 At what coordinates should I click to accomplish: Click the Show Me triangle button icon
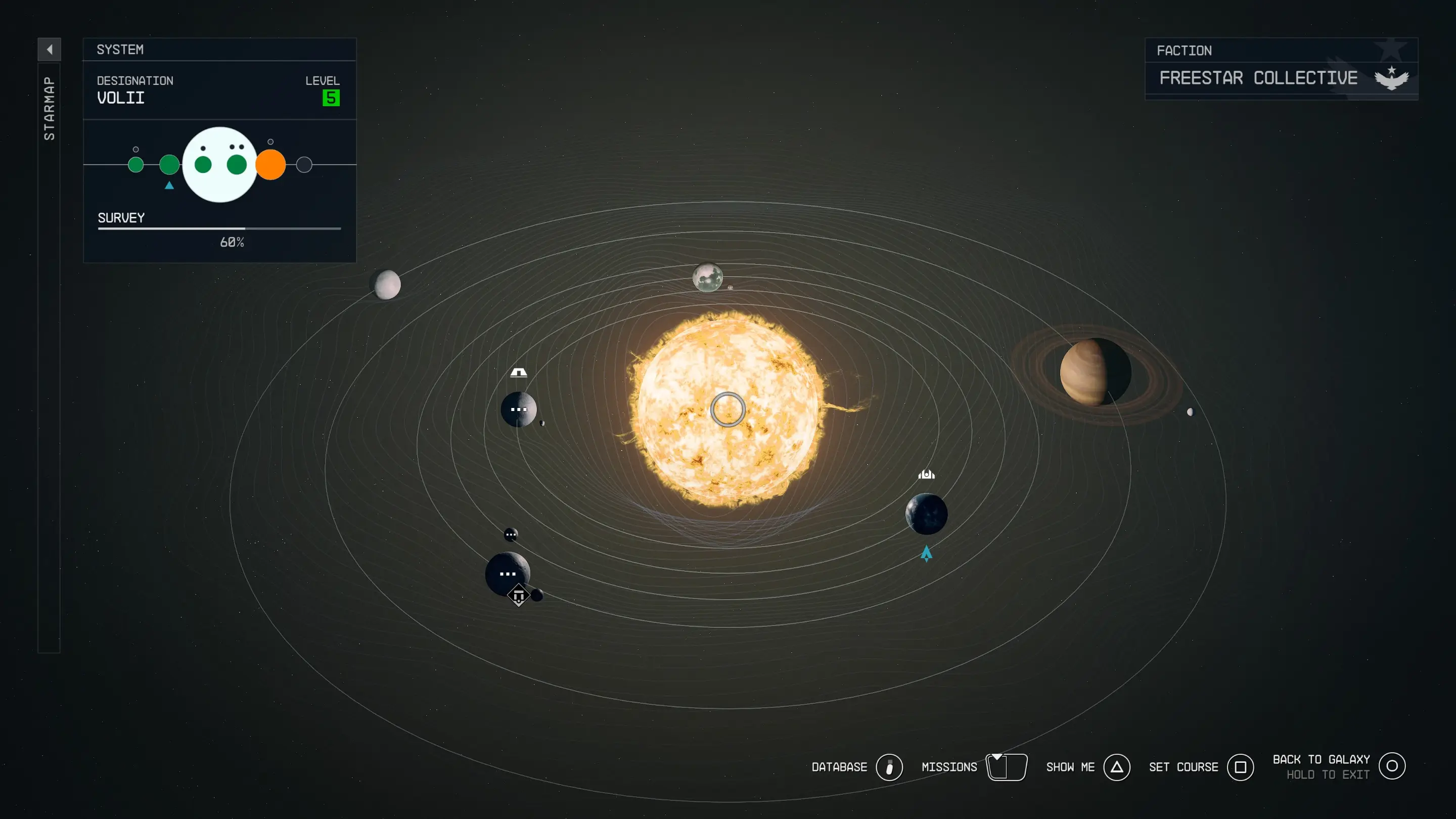pos(1116,767)
